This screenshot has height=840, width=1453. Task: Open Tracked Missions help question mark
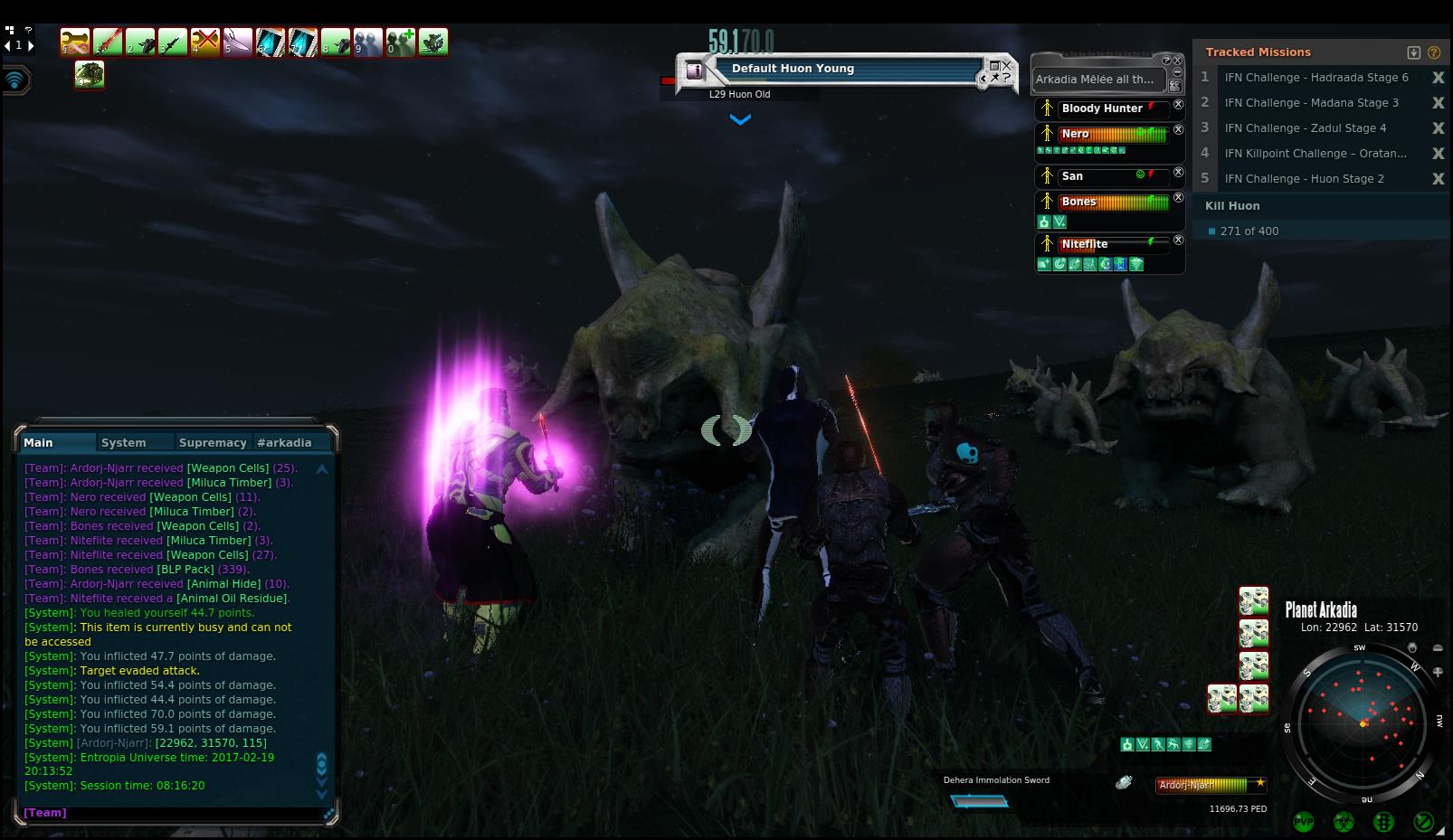[x=1433, y=52]
